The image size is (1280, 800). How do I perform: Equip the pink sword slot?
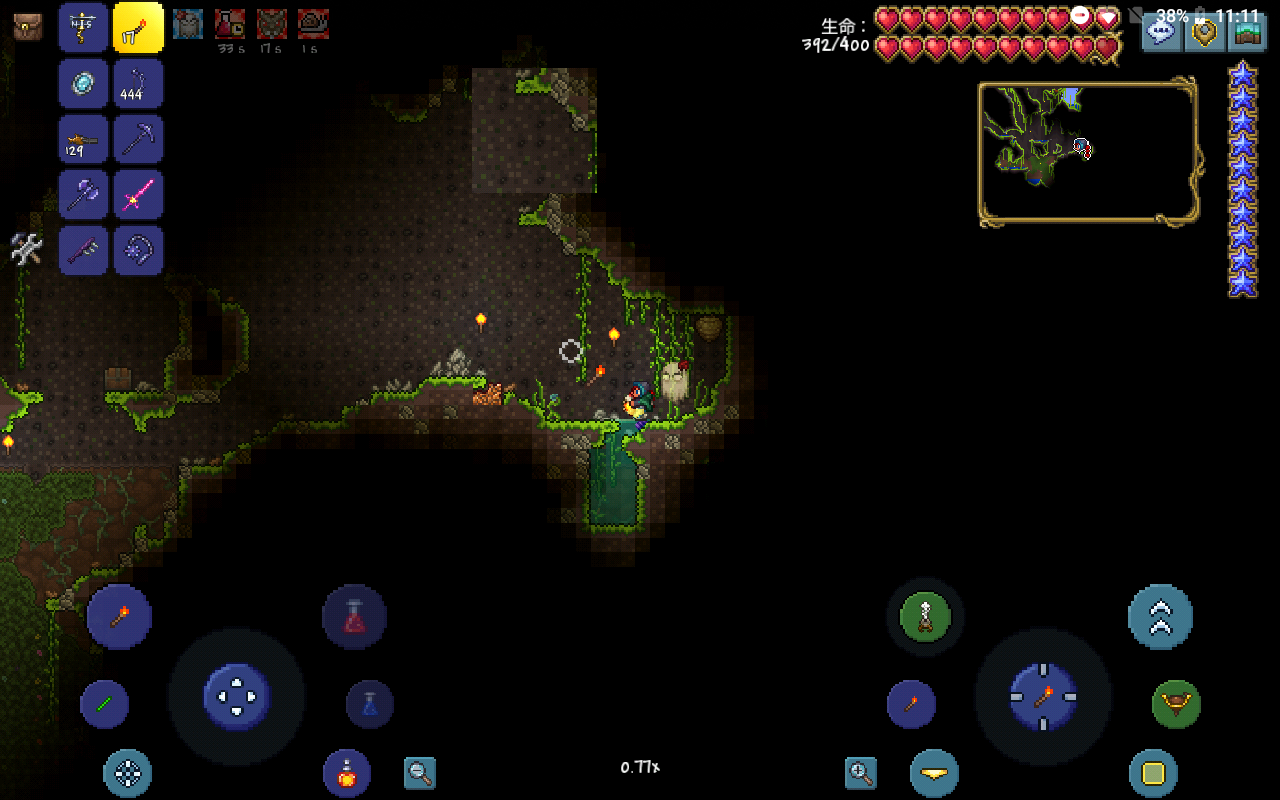click(138, 194)
